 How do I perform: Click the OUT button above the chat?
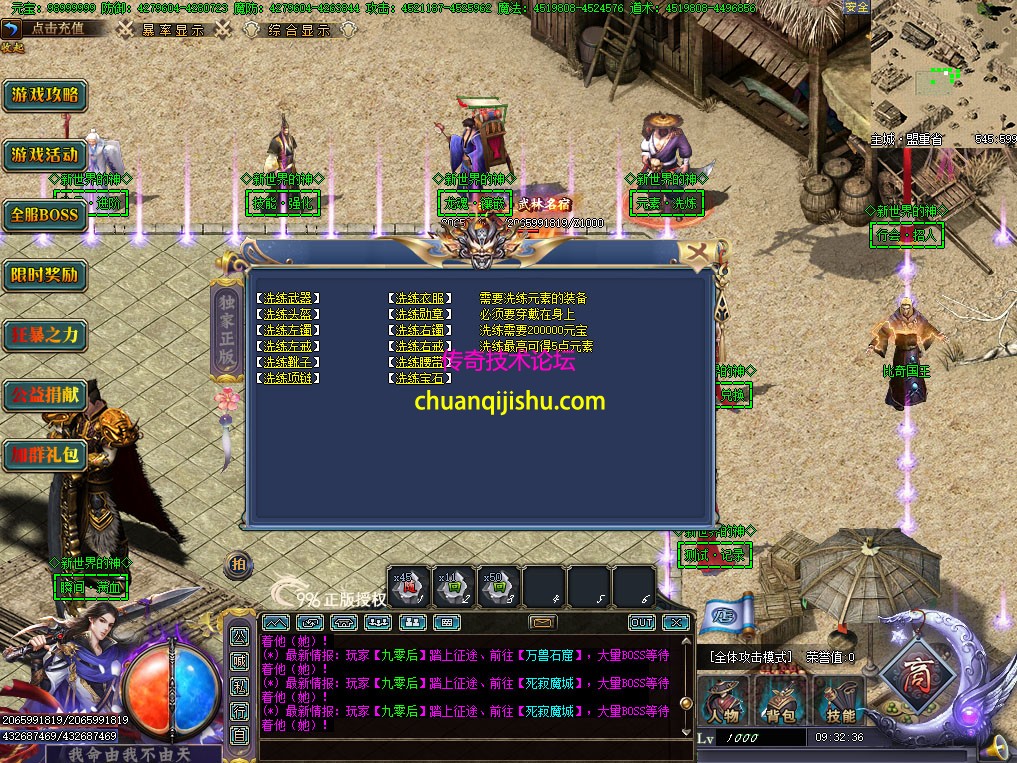(642, 622)
